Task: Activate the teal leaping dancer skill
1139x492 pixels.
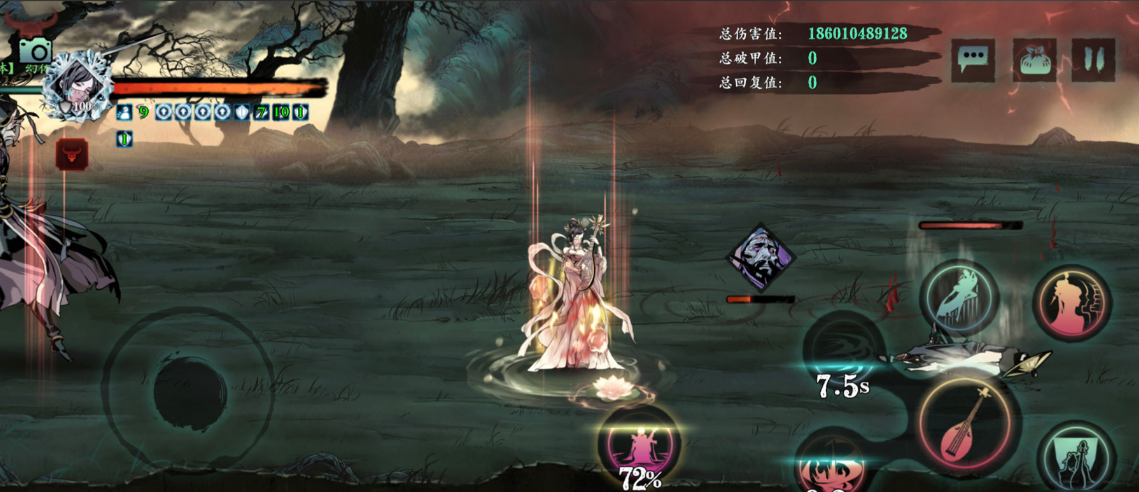Action: tap(960, 297)
